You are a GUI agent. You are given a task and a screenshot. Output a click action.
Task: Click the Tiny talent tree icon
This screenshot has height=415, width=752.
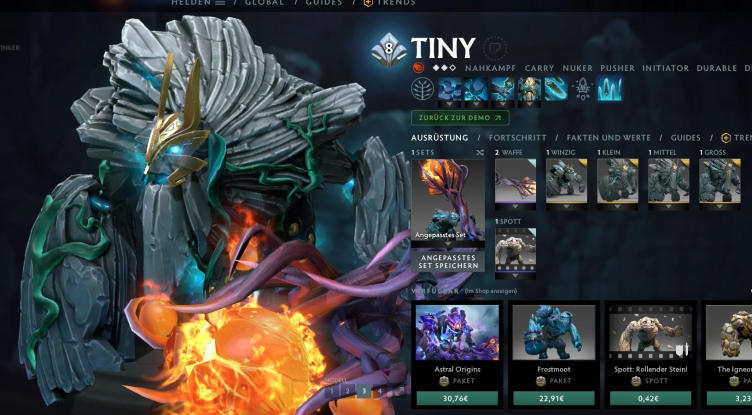tap(424, 89)
